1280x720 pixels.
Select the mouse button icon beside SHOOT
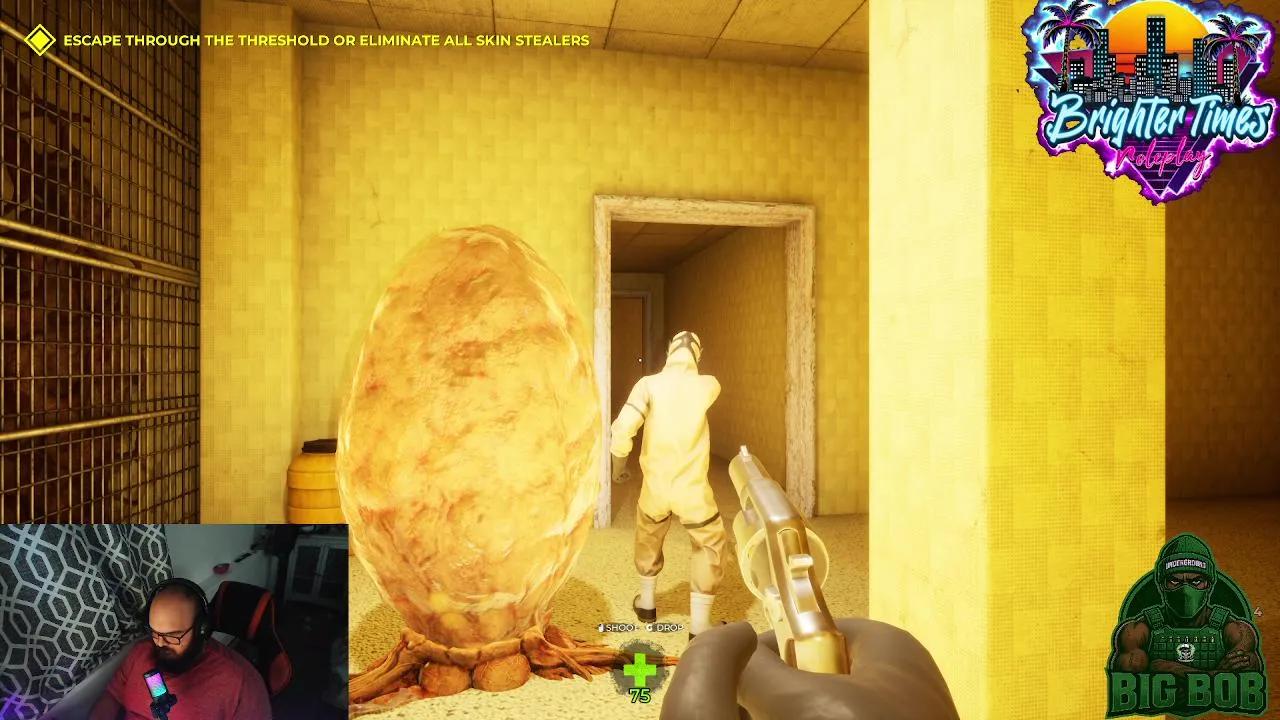602,628
